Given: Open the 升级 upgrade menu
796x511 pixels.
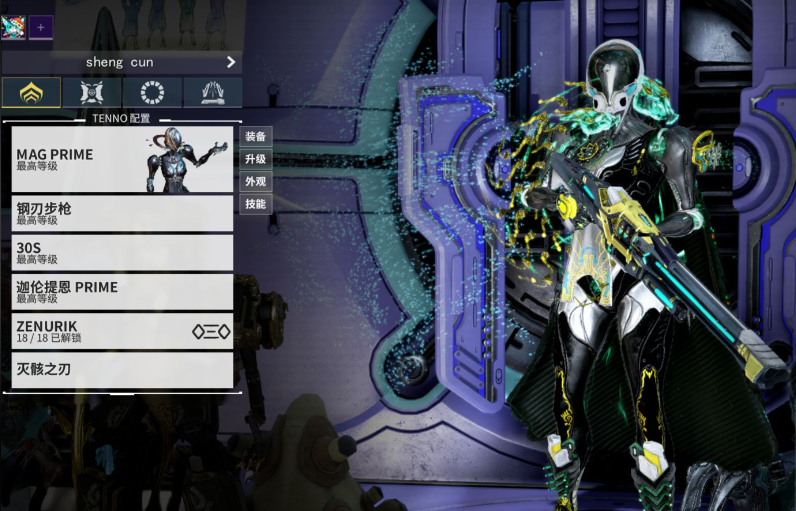Looking at the screenshot, I should coord(256,160).
